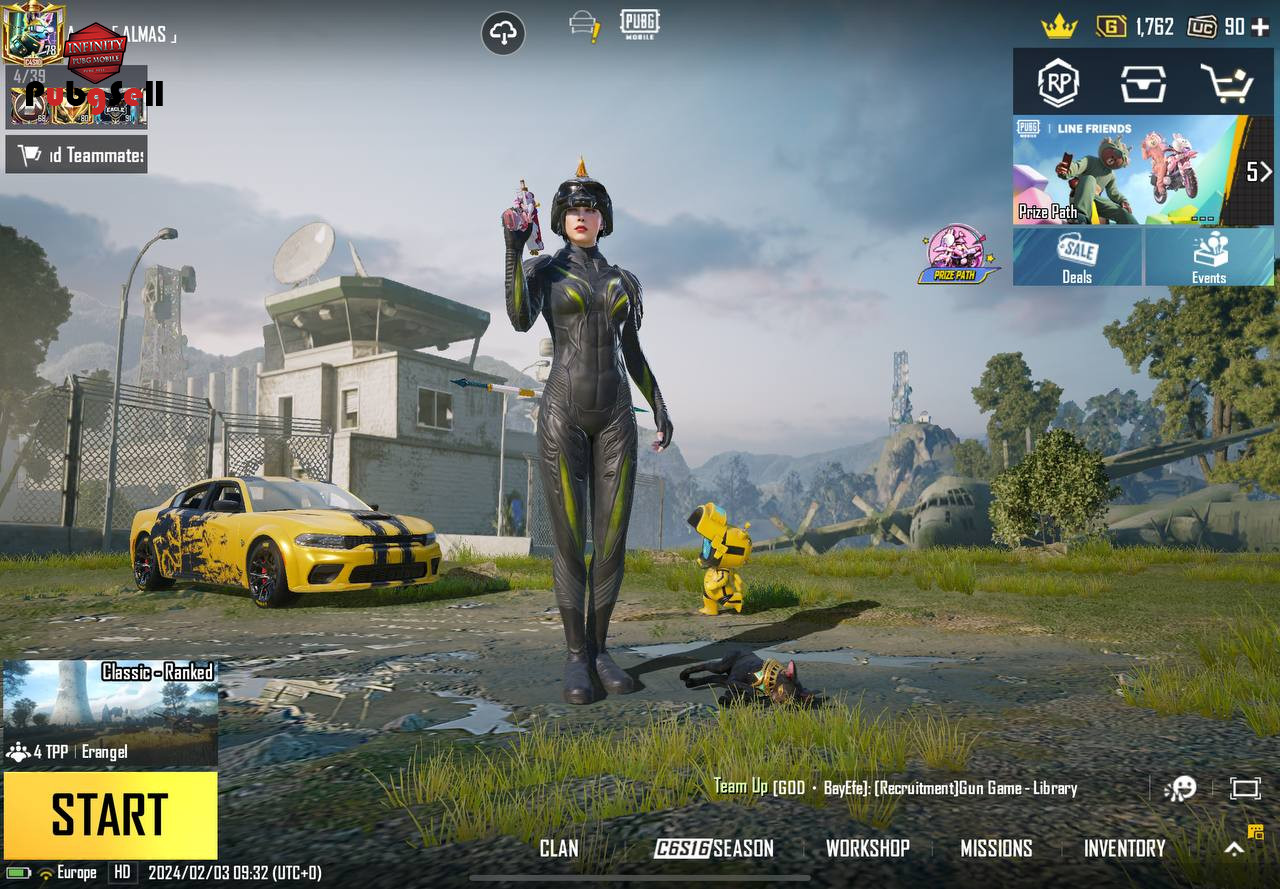
Task: Open the Deals section
Action: click(1077, 257)
